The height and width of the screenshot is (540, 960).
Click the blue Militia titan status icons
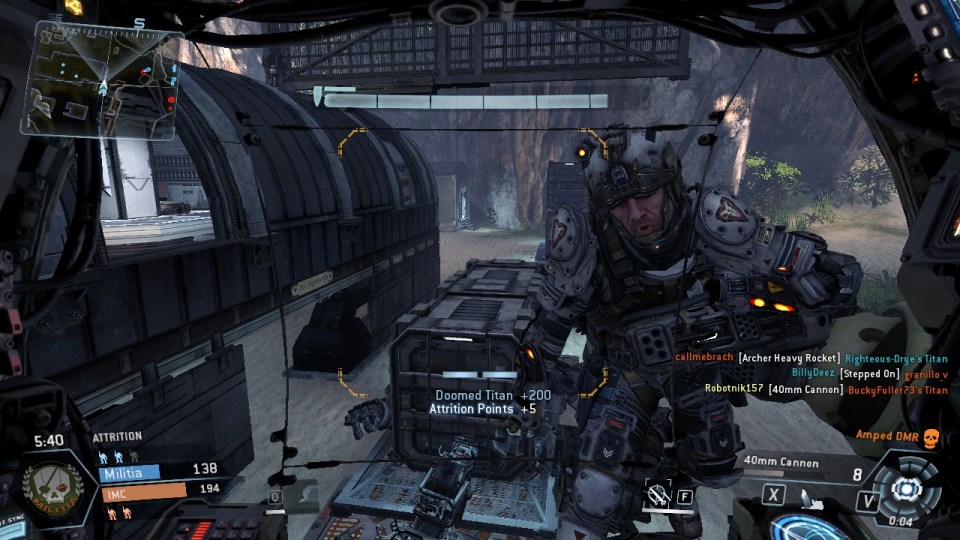(116, 456)
